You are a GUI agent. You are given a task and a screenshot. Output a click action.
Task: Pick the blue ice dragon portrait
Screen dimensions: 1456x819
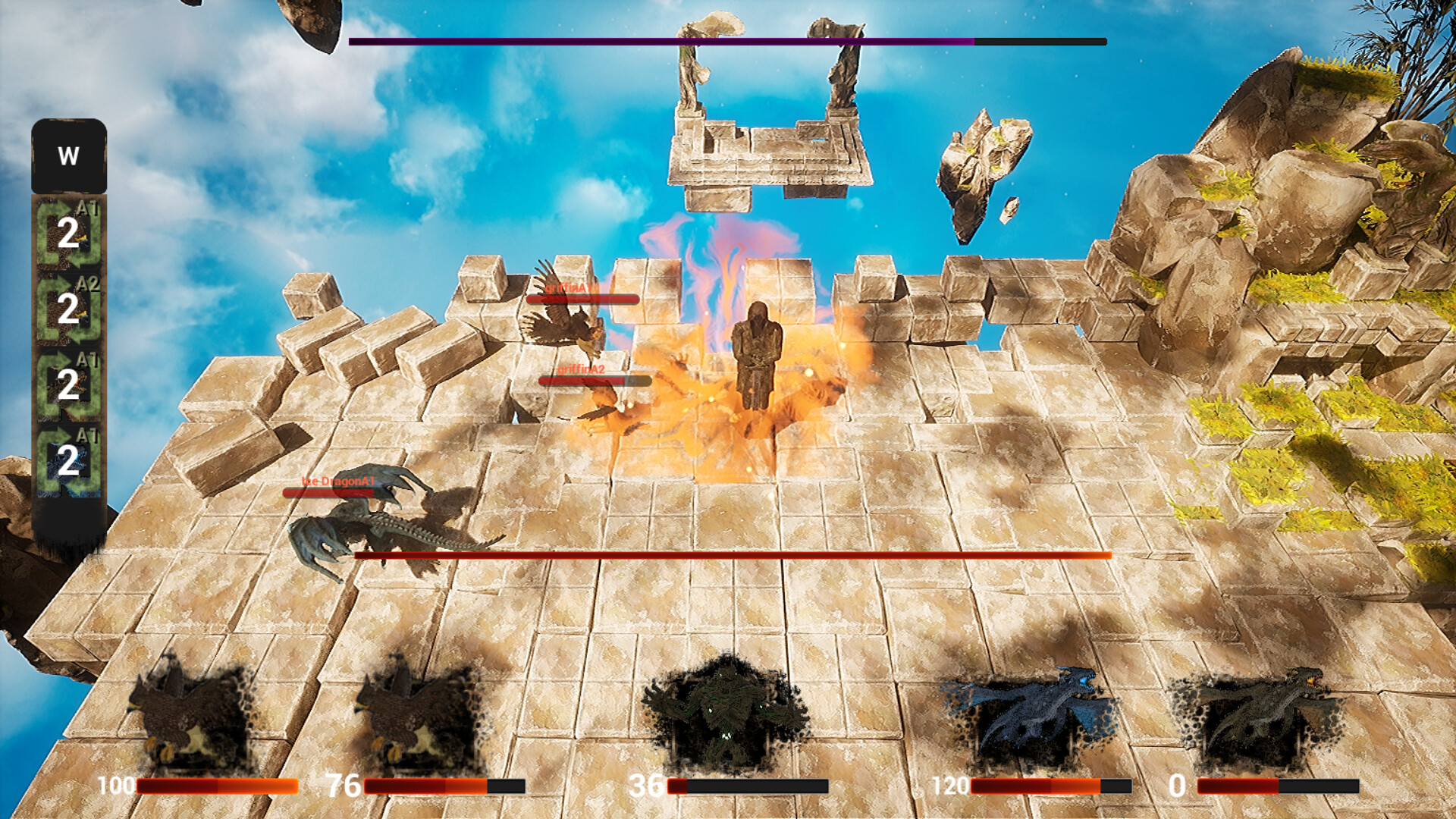(1028, 713)
